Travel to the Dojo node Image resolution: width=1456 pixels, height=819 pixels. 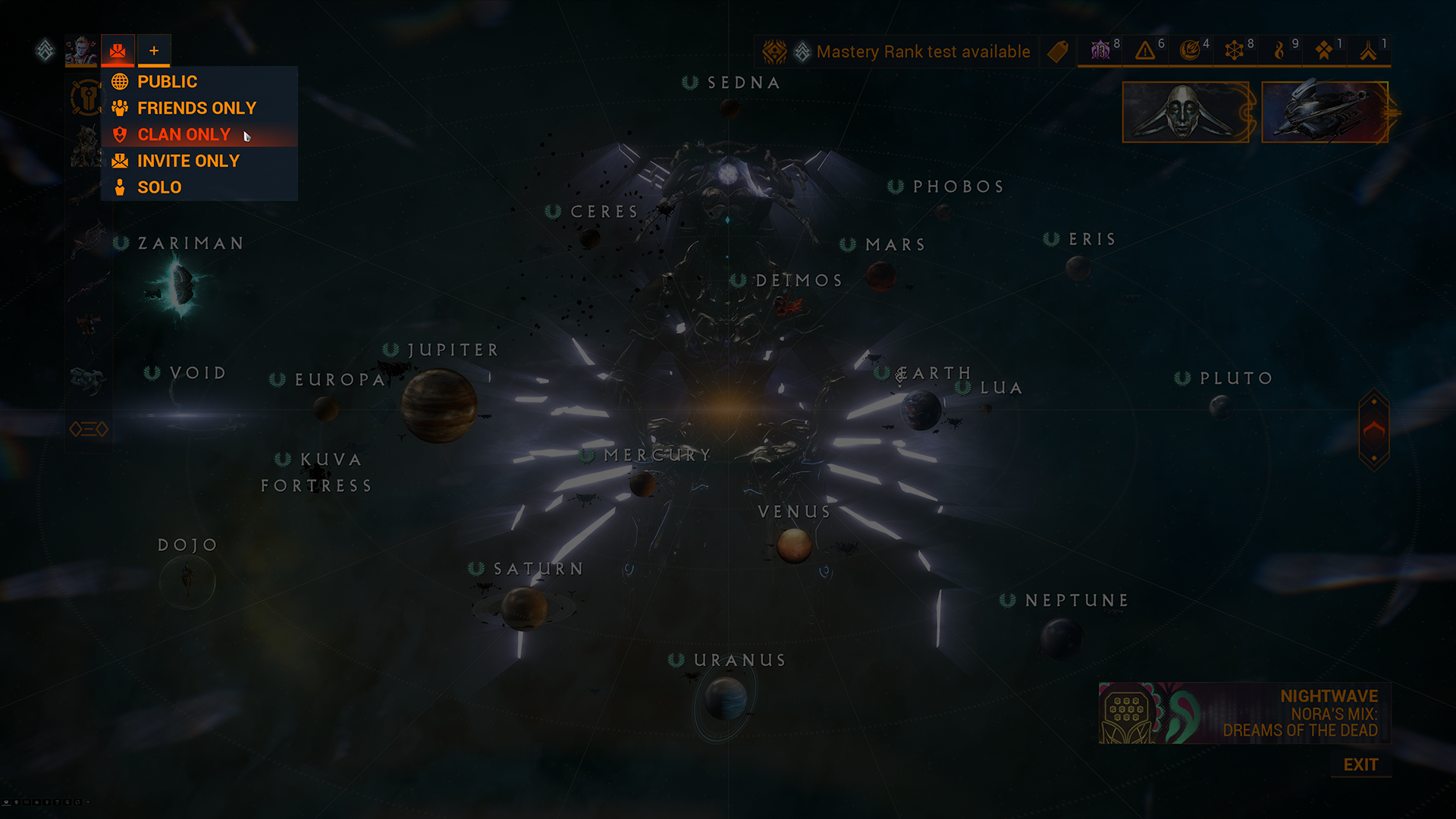click(x=187, y=580)
